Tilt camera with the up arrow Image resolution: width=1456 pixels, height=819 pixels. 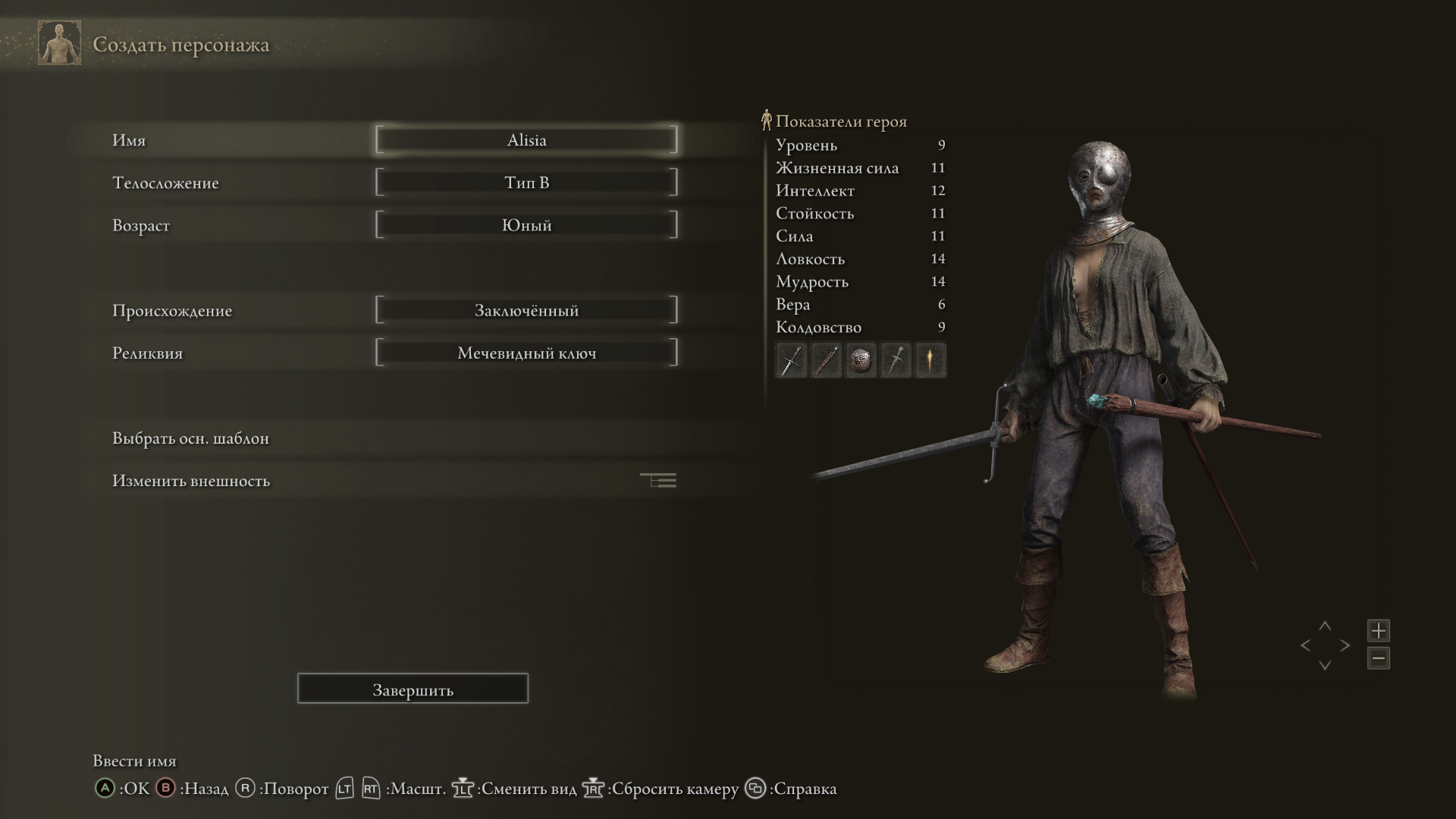[x=1325, y=626]
